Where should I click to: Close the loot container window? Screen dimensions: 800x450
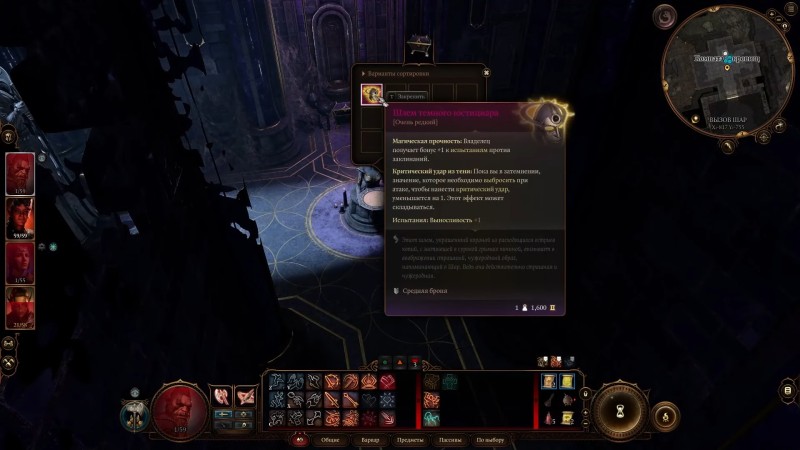pyautogui.click(x=486, y=73)
